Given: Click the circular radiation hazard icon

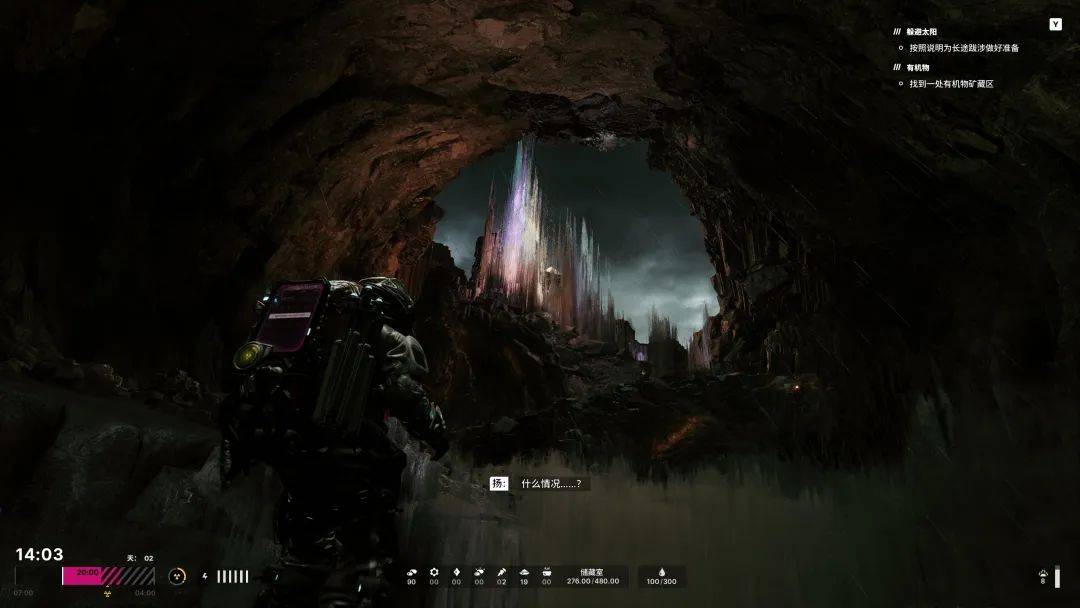Looking at the screenshot, I should [177, 576].
